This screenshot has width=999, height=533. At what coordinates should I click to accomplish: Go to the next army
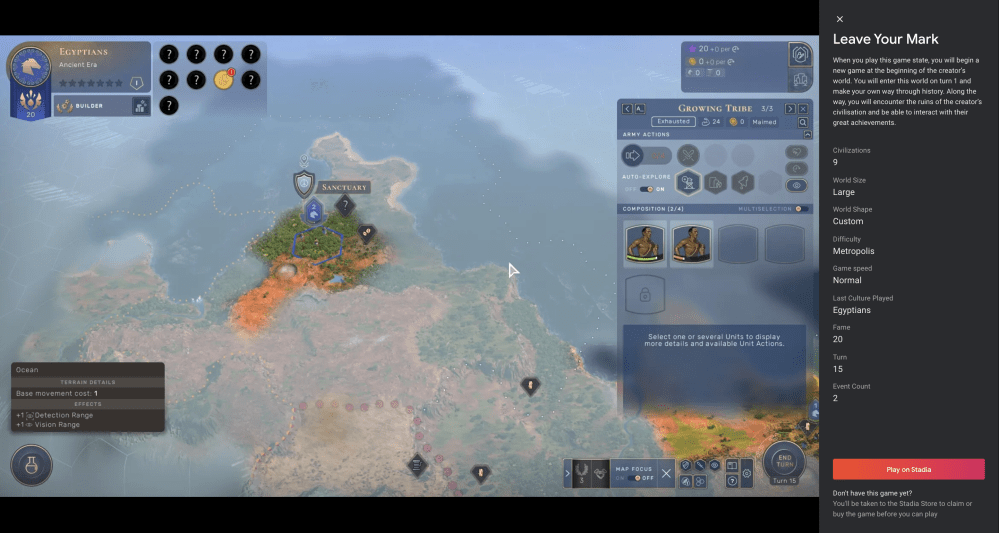(790, 108)
